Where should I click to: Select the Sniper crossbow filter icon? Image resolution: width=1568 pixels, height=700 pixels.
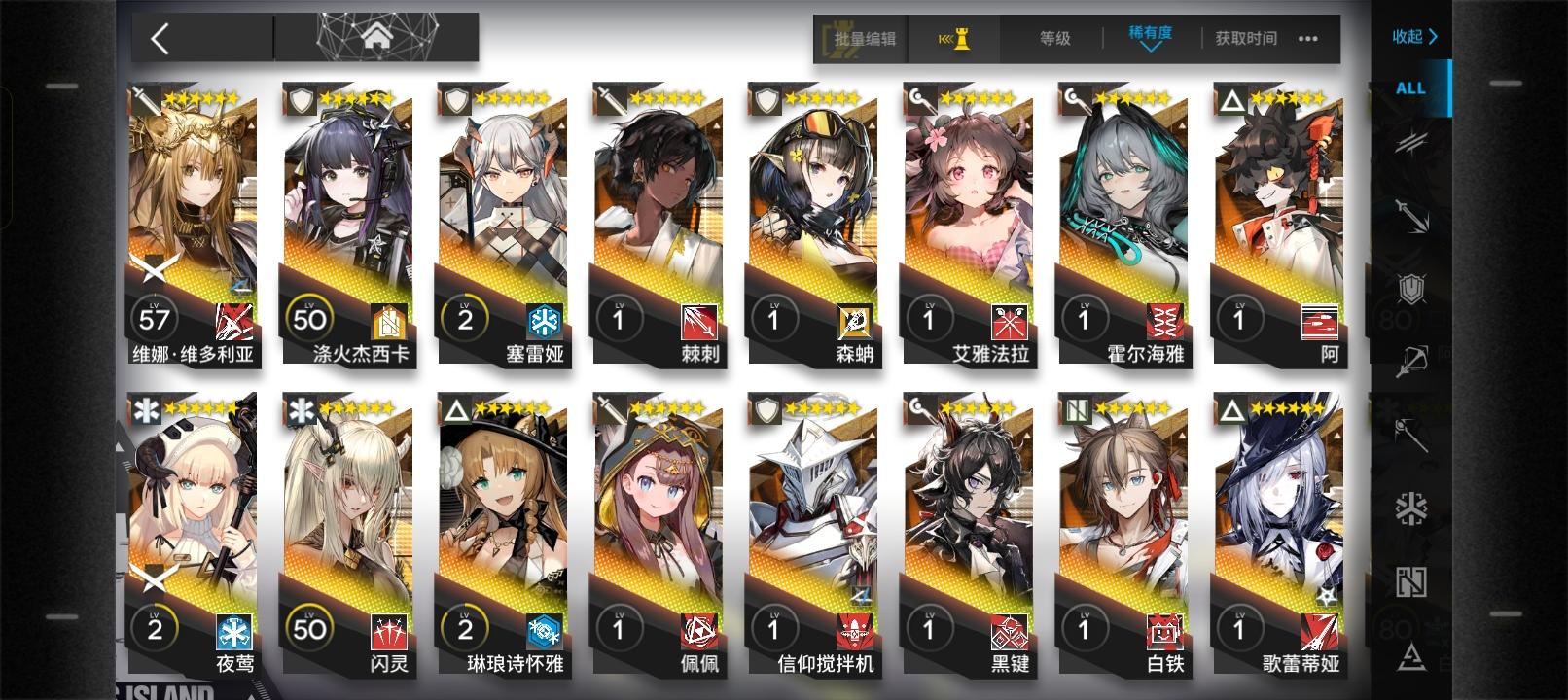[1410, 362]
